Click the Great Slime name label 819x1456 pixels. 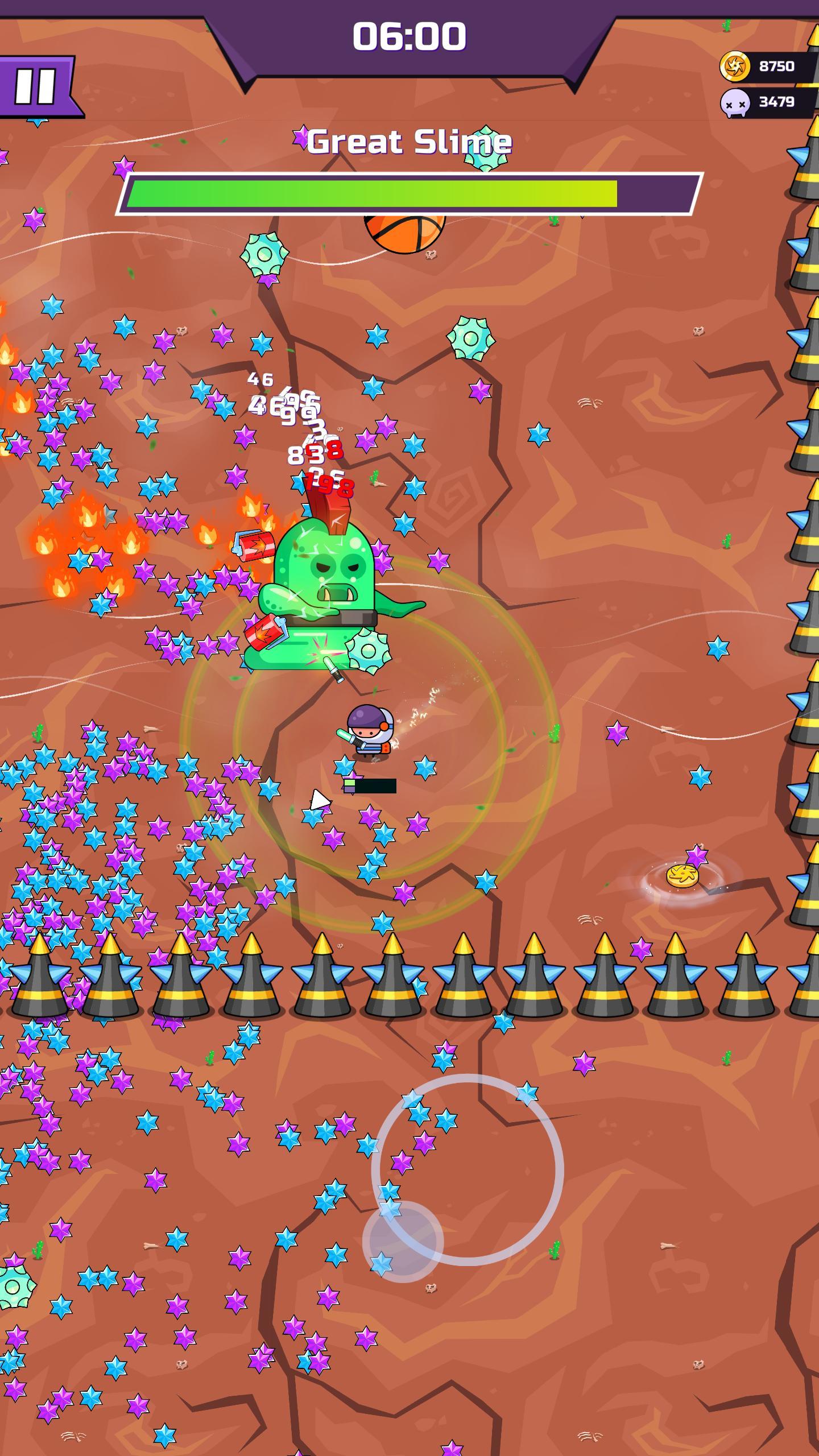coord(408,141)
